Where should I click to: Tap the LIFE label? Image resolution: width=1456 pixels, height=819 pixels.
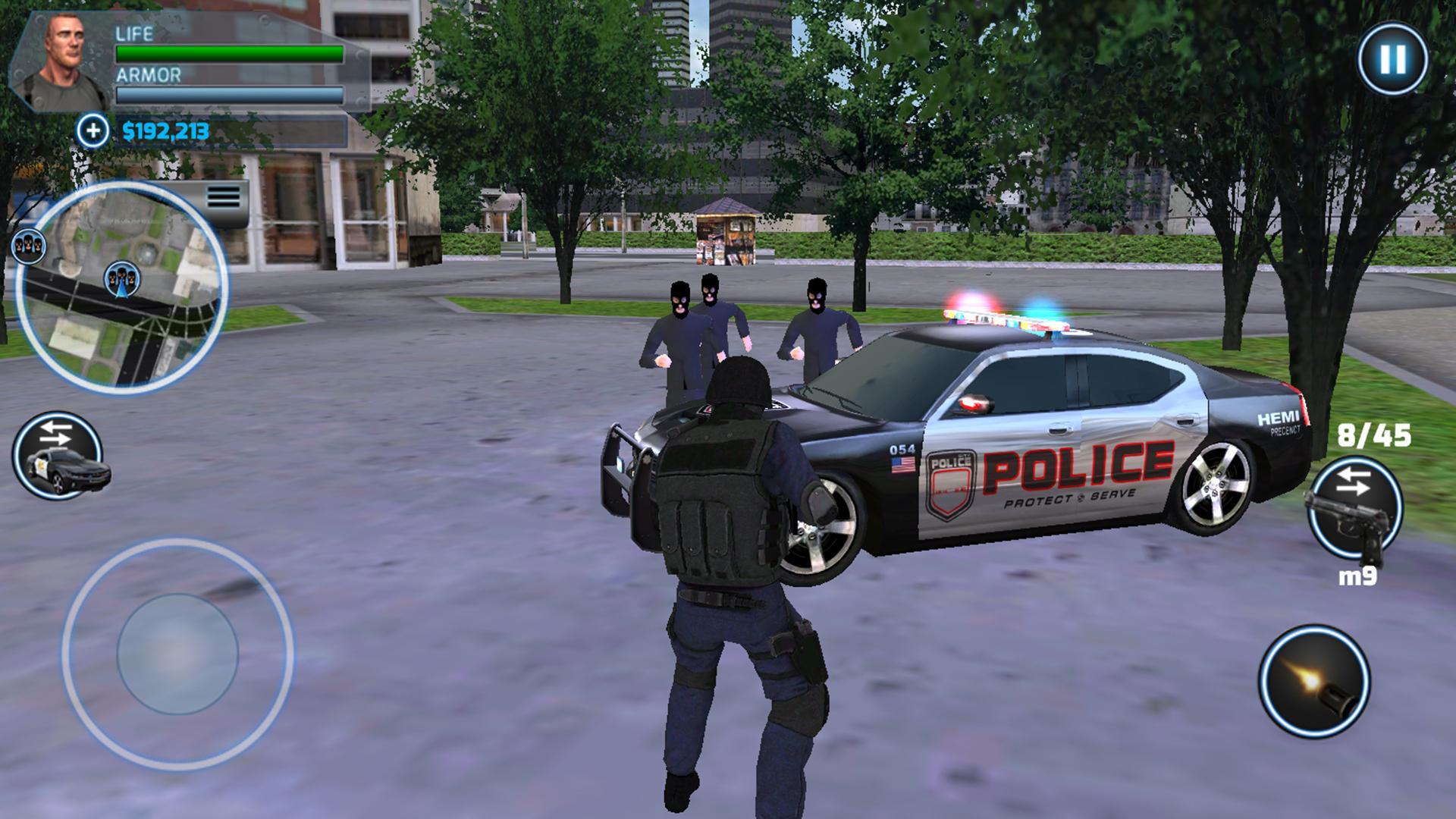pos(133,33)
